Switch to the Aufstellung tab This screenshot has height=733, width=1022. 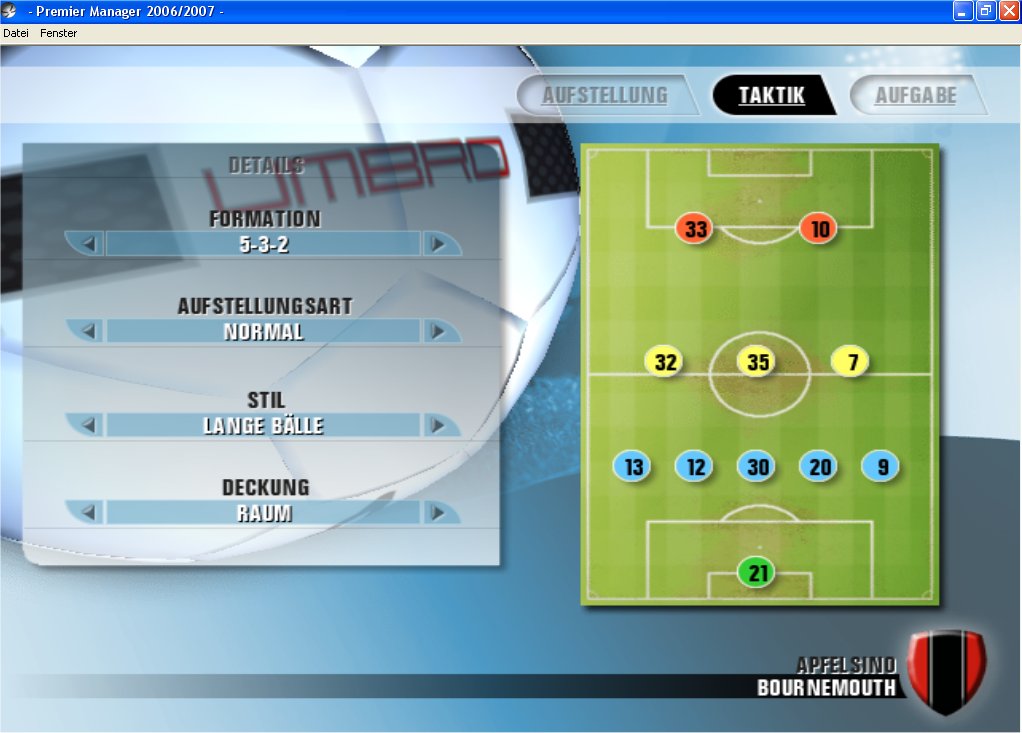[604, 96]
